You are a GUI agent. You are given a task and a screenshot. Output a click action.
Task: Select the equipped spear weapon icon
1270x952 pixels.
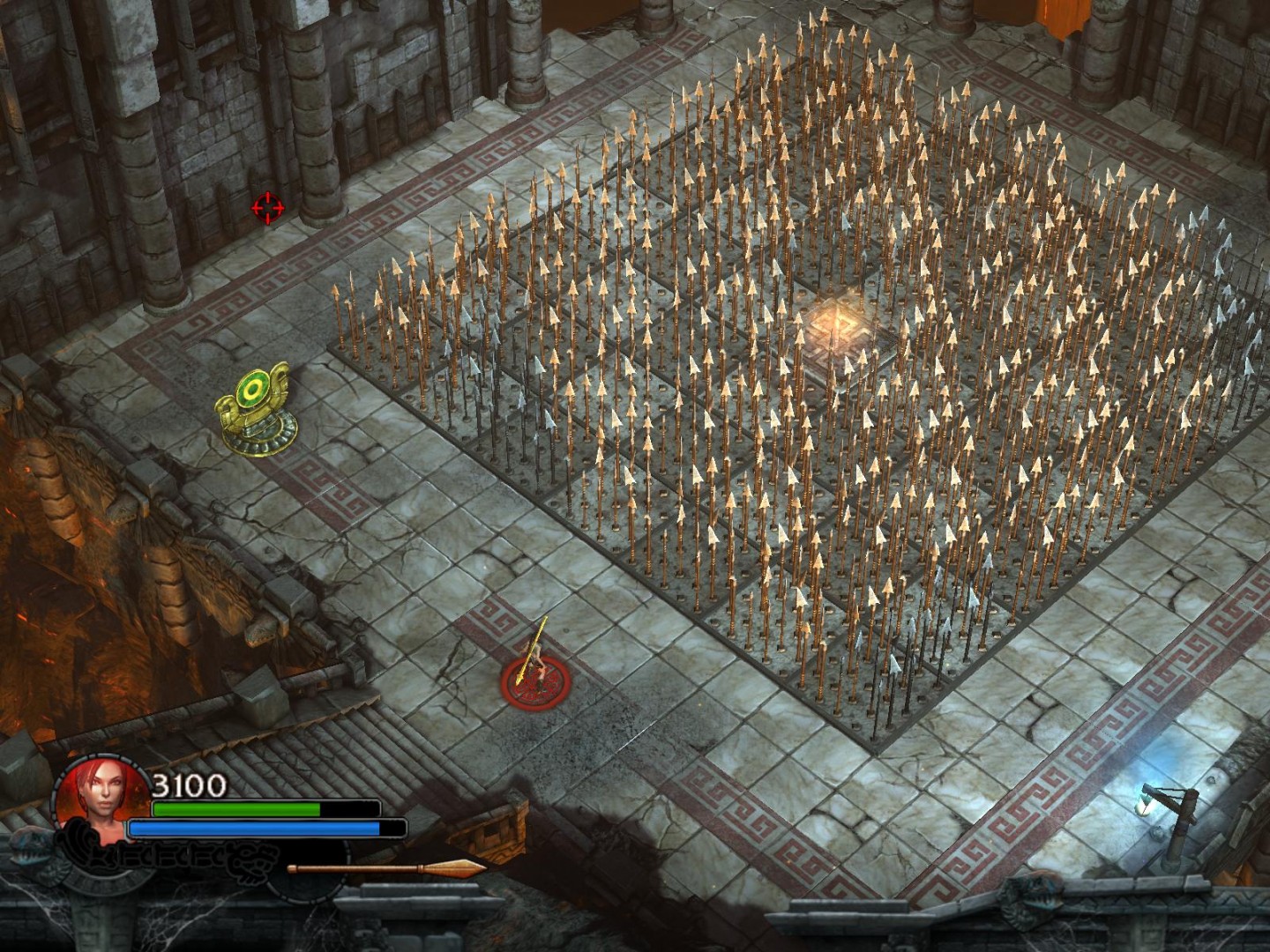coord(386,868)
